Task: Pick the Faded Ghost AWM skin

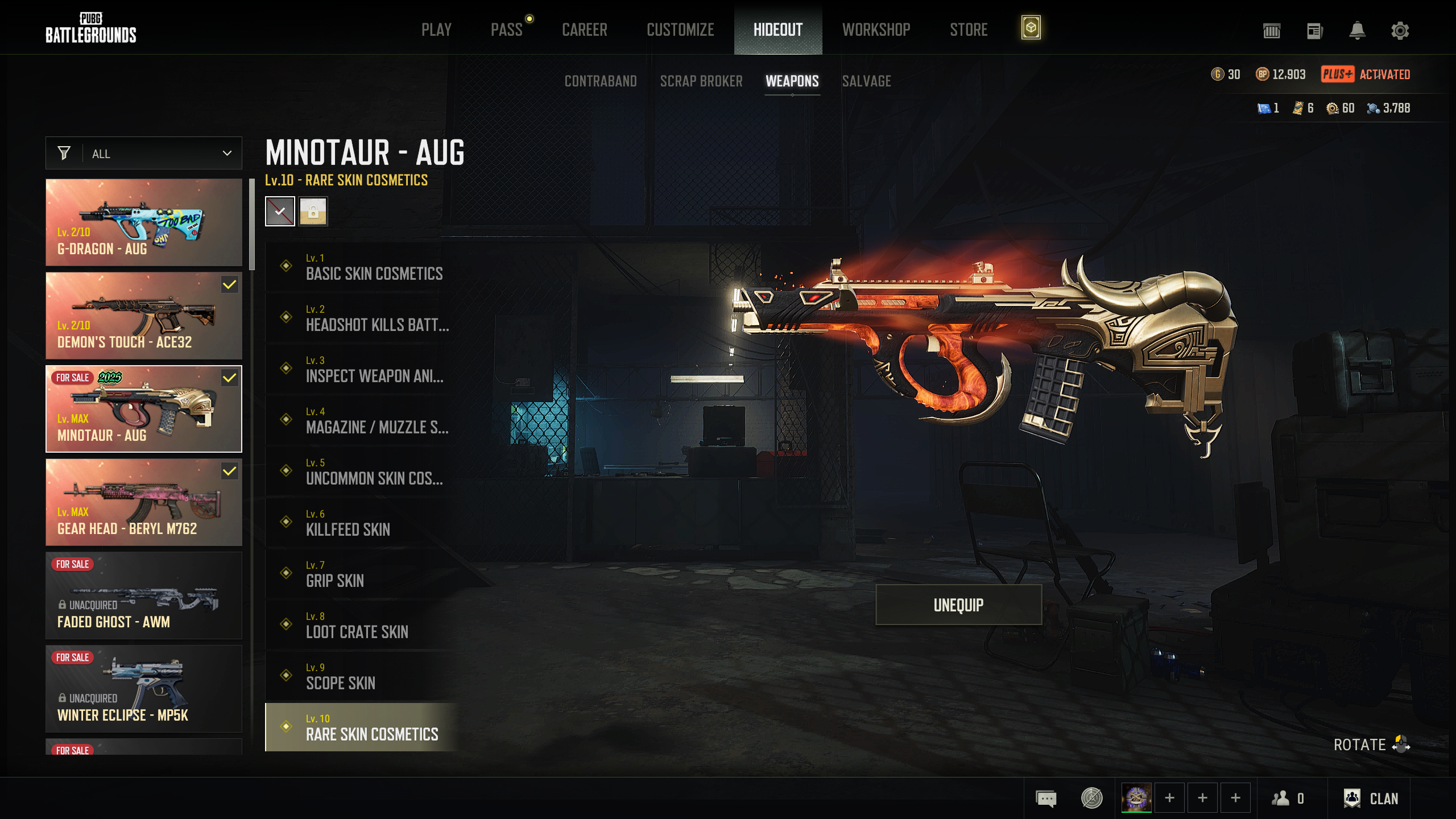Action: coord(144,595)
